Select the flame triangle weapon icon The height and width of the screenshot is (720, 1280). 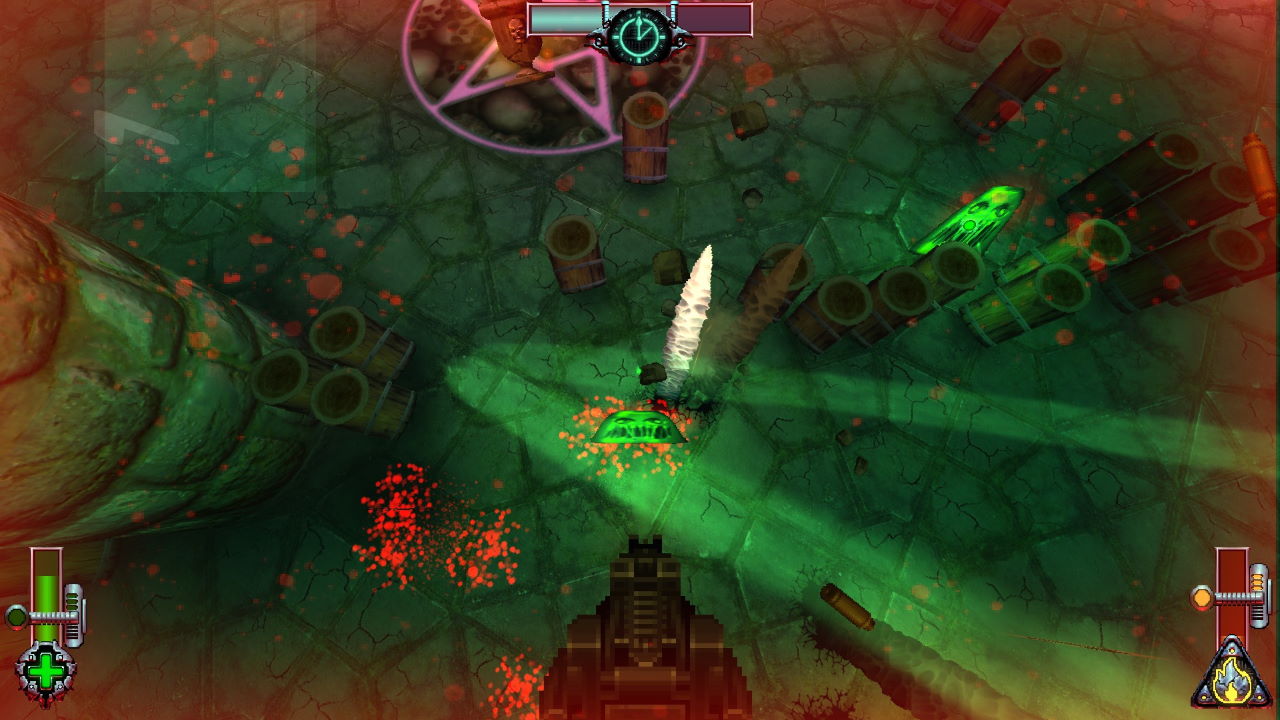1232,676
